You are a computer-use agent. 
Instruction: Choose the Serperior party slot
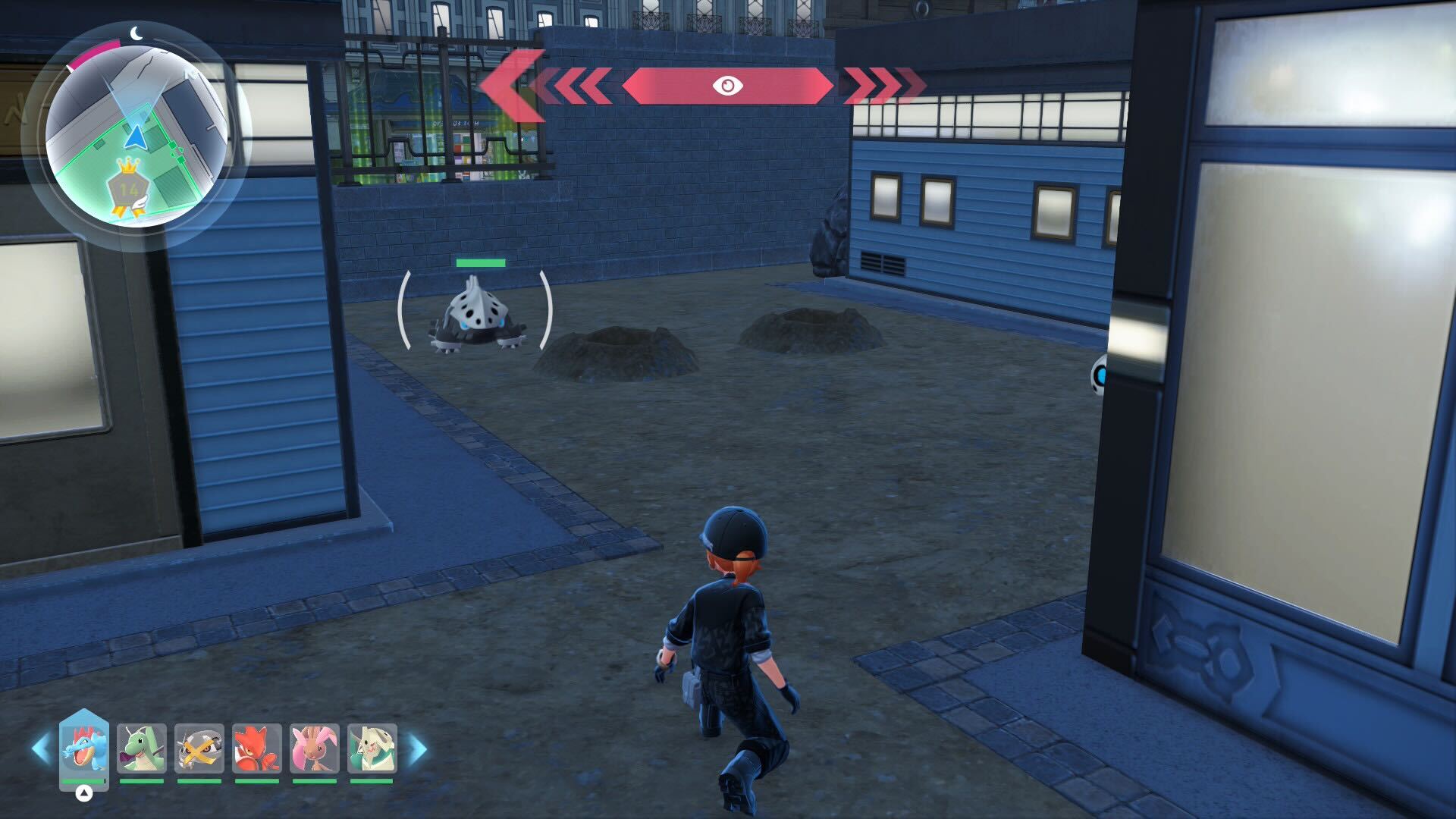(x=142, y=748)
